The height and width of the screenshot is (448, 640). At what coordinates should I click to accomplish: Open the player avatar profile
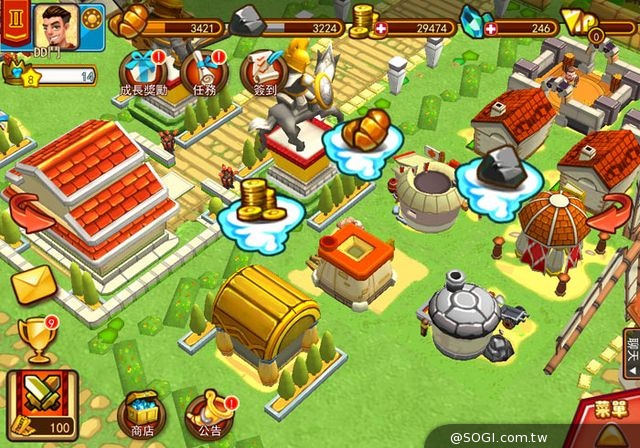(x=56, y=22)
